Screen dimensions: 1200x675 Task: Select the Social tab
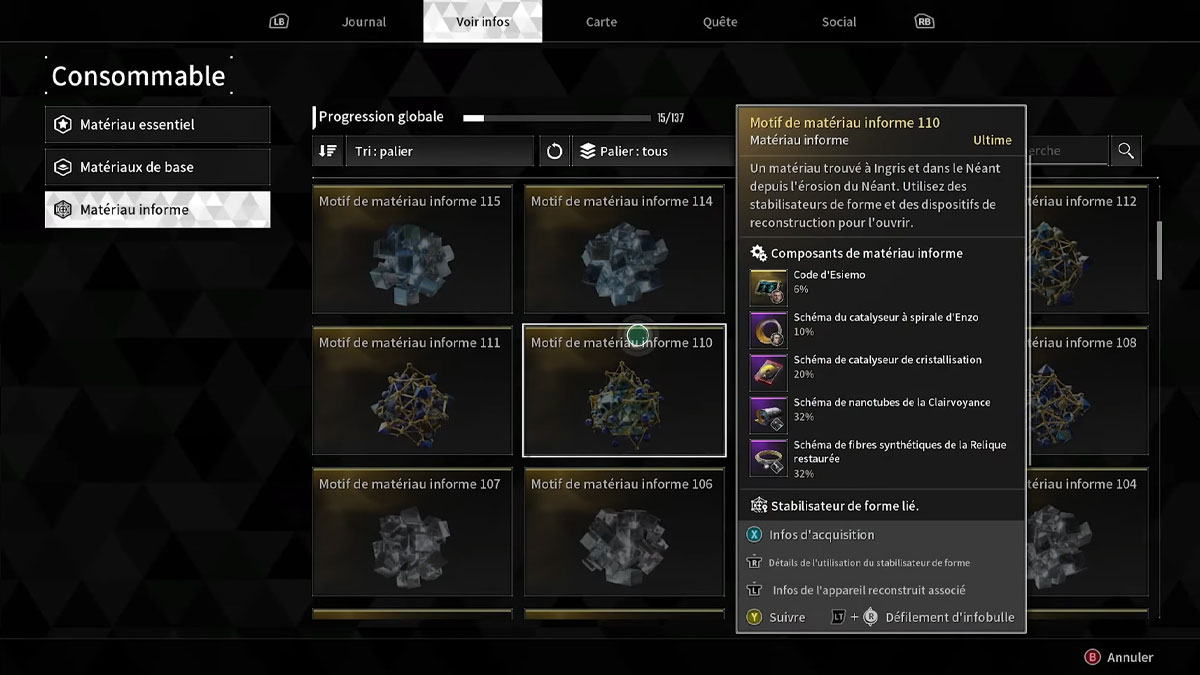tap(839, 22)
